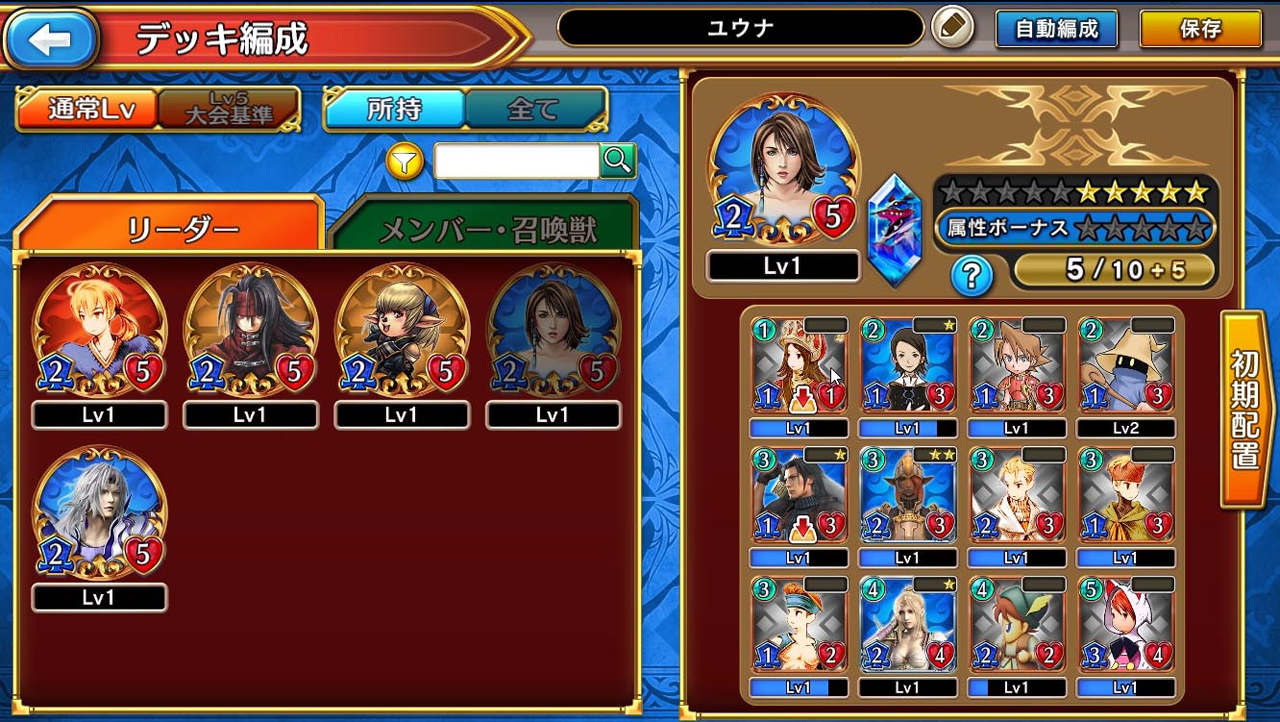This screenshot has height=722, width=1280.
Task: Select the Sephiroth leader thumbnail
Action: (x=97, y=513)
